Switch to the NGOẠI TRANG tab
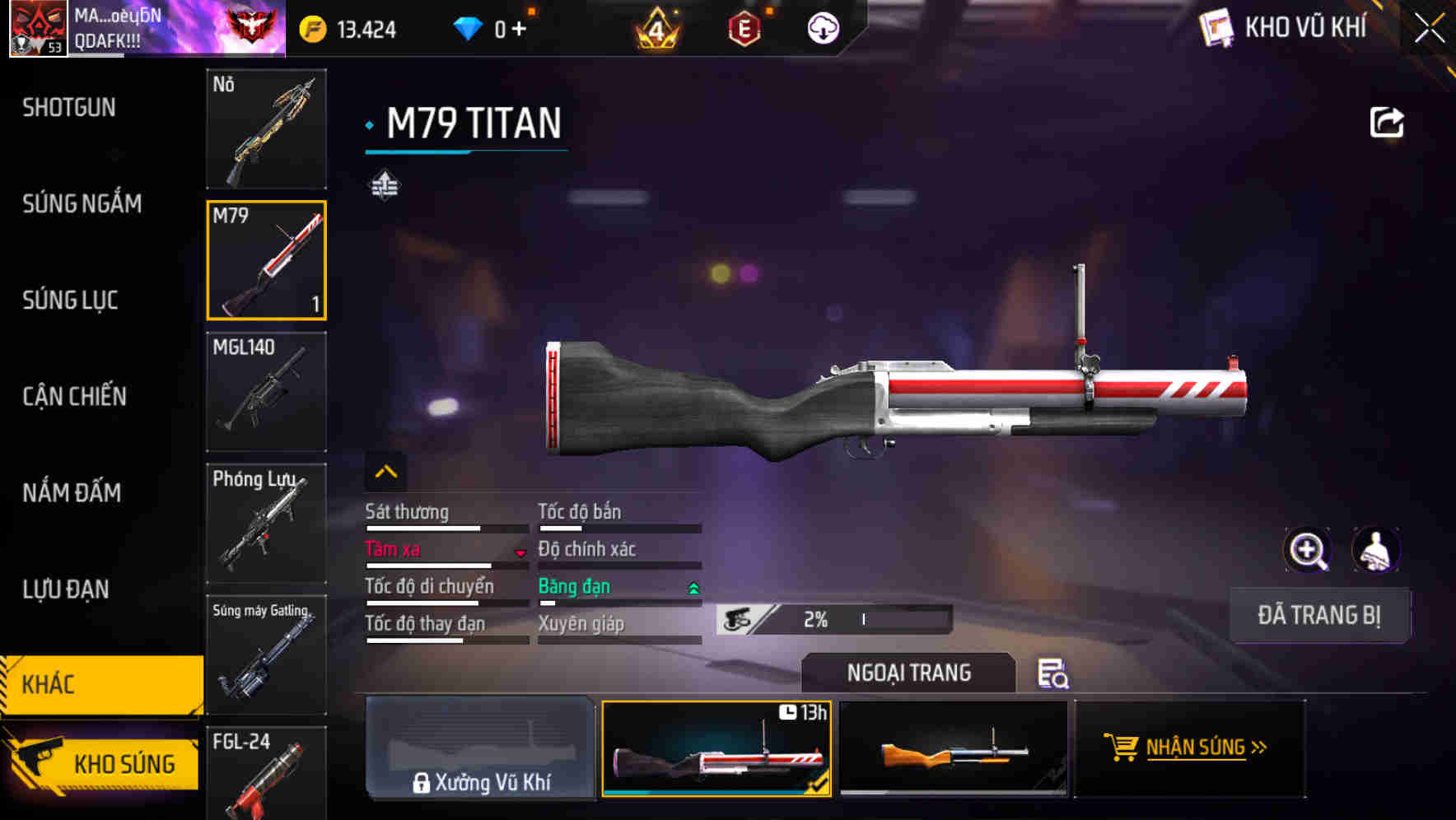Image resolution: width=1456 pixels, height=820 pixels. point(909,673)
